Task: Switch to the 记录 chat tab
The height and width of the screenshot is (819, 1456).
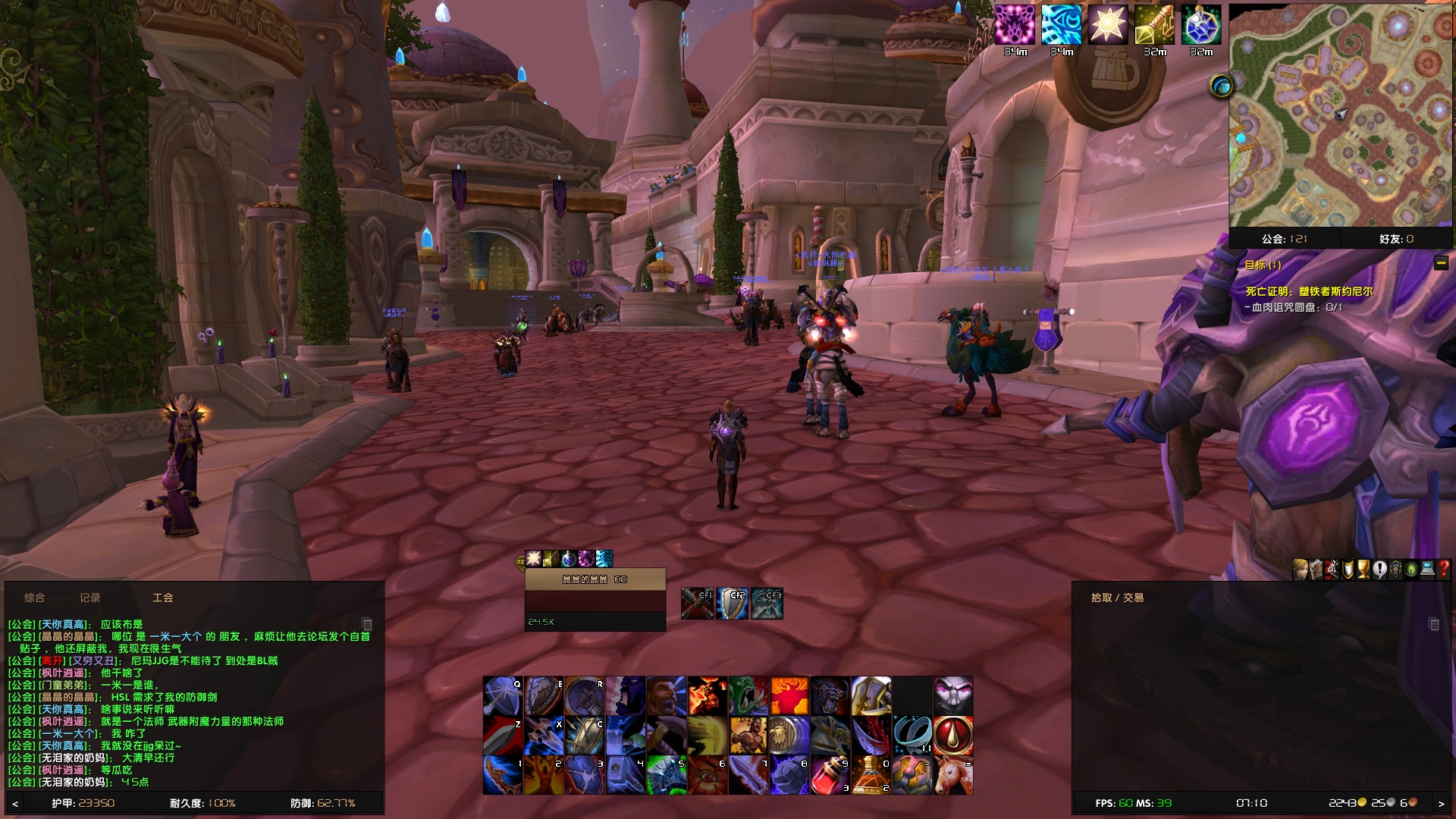Action: (89, 598)
